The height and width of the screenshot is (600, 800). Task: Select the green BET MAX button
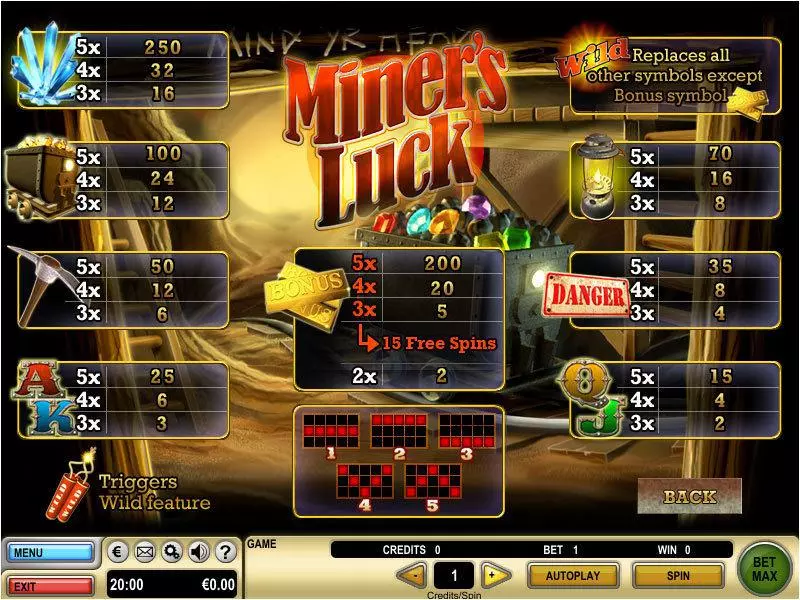[765, 569]
